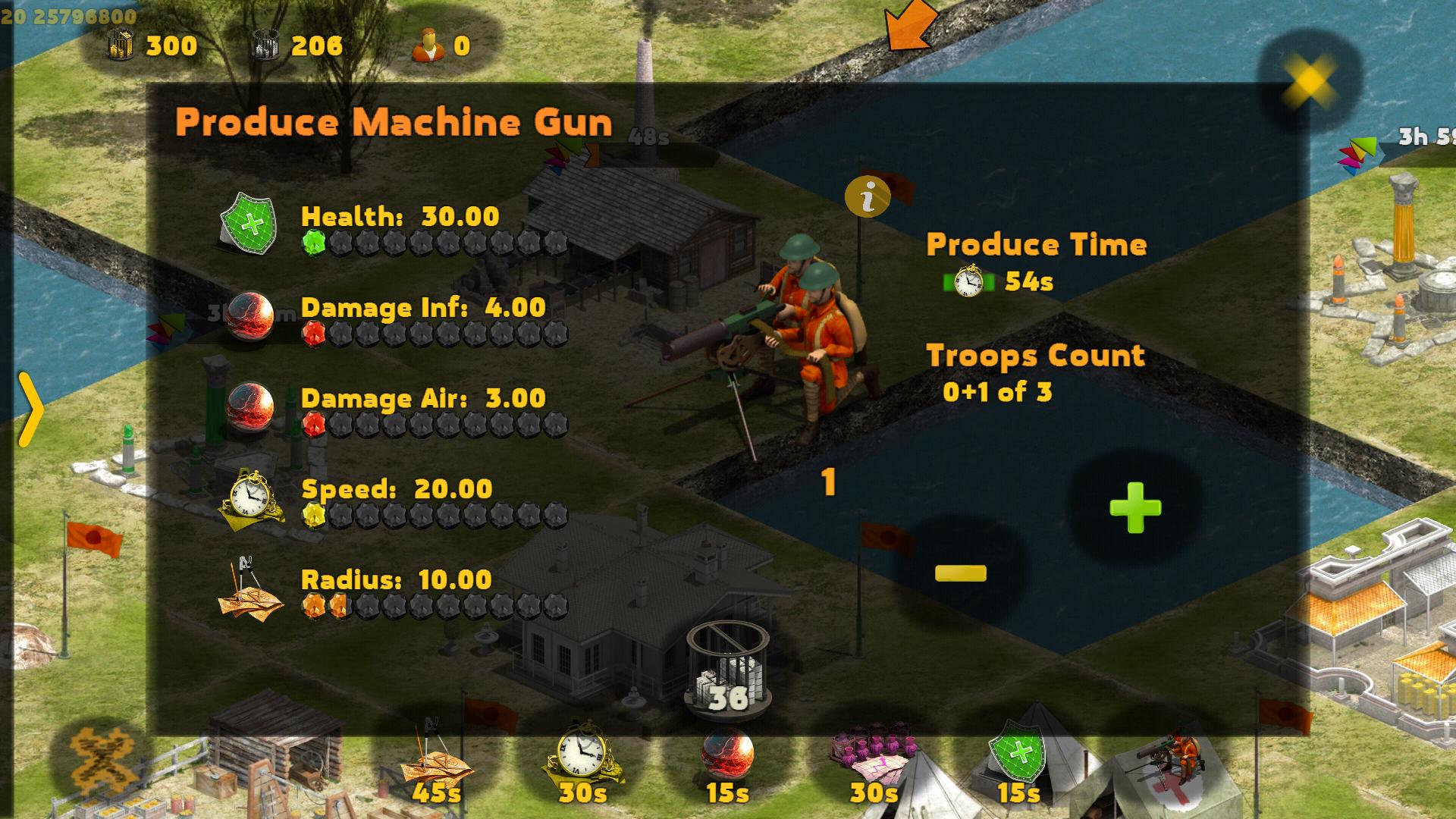
Task: Select the machine gun unit icon
Action: click(x=1164, y=762)
